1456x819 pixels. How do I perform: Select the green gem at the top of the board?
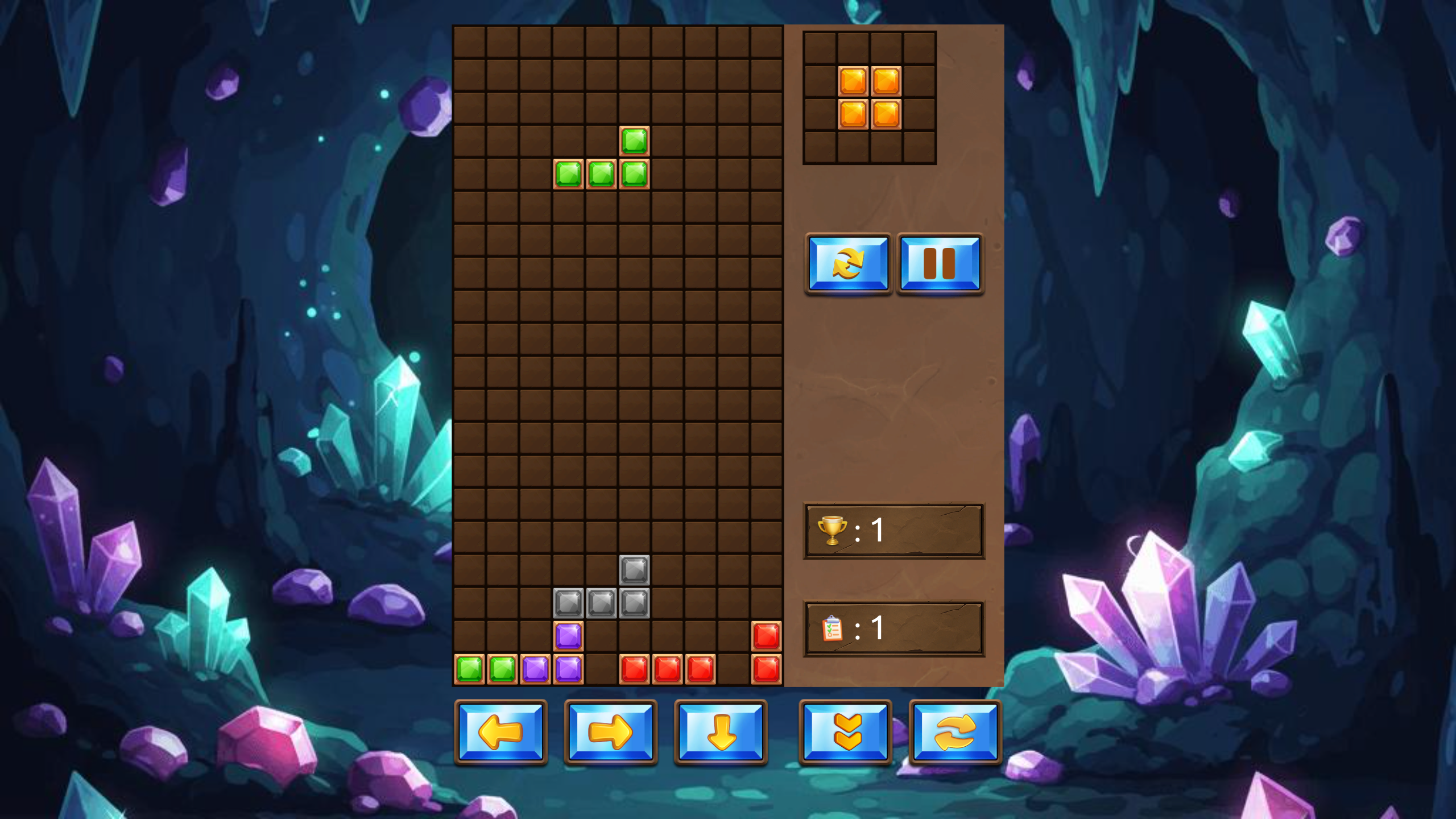pyautogui.click(x=634, y=140)
